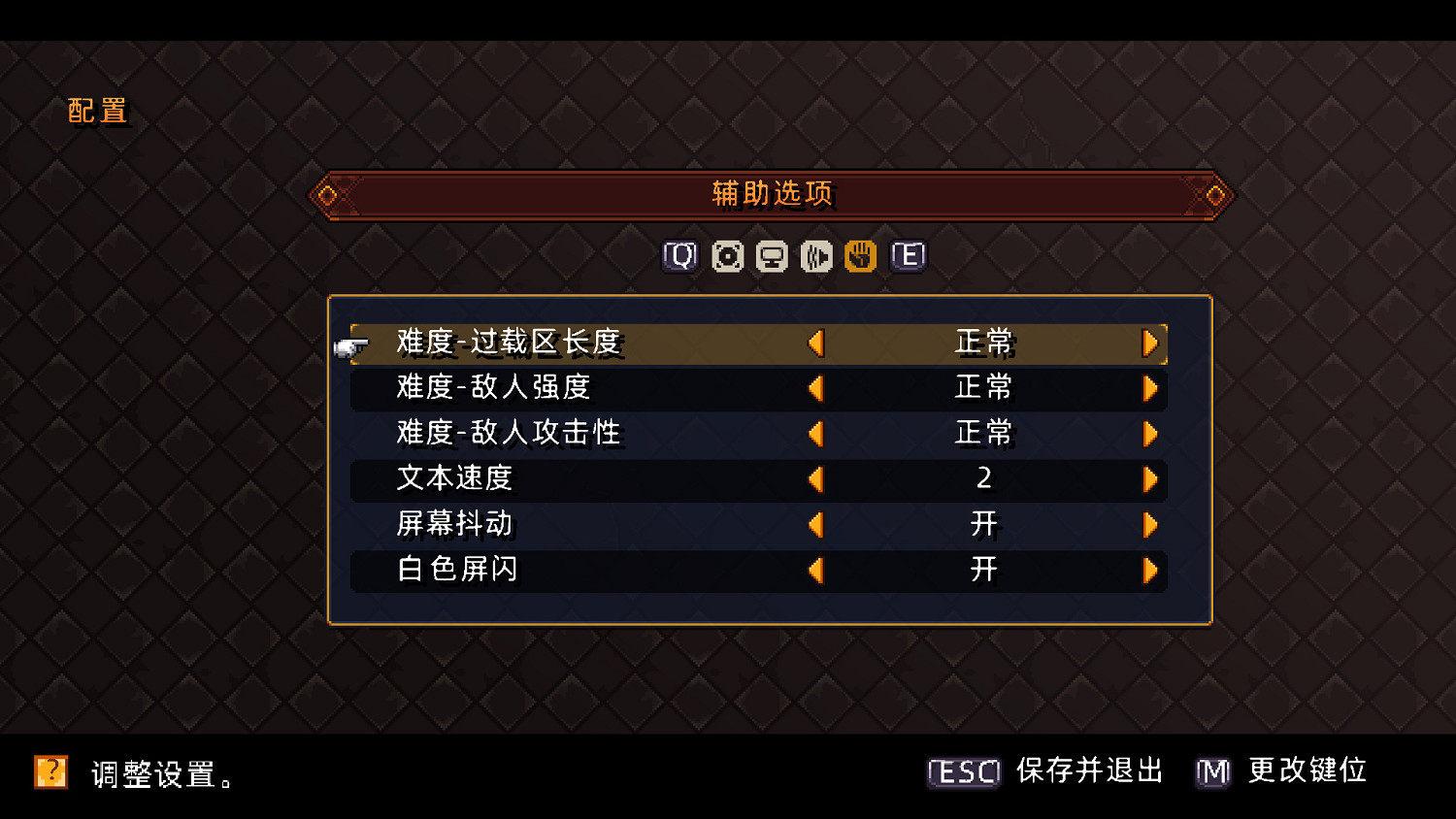Turn off 屏幕抖动 screen shake
The height and width of the screenshot is (819, 1456).
click(1151, 525)
